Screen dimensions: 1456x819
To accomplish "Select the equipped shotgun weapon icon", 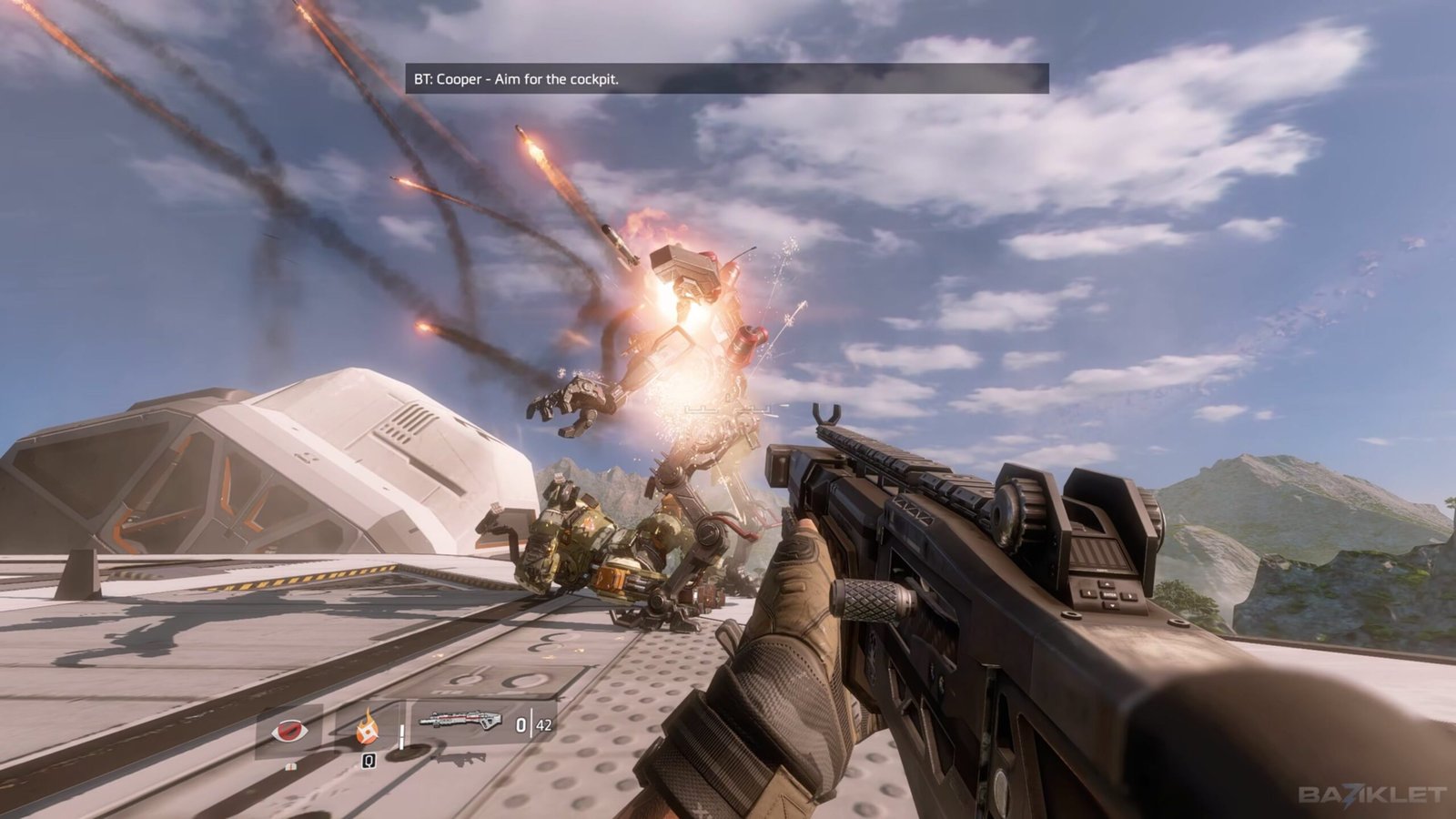I will [460, 722].
